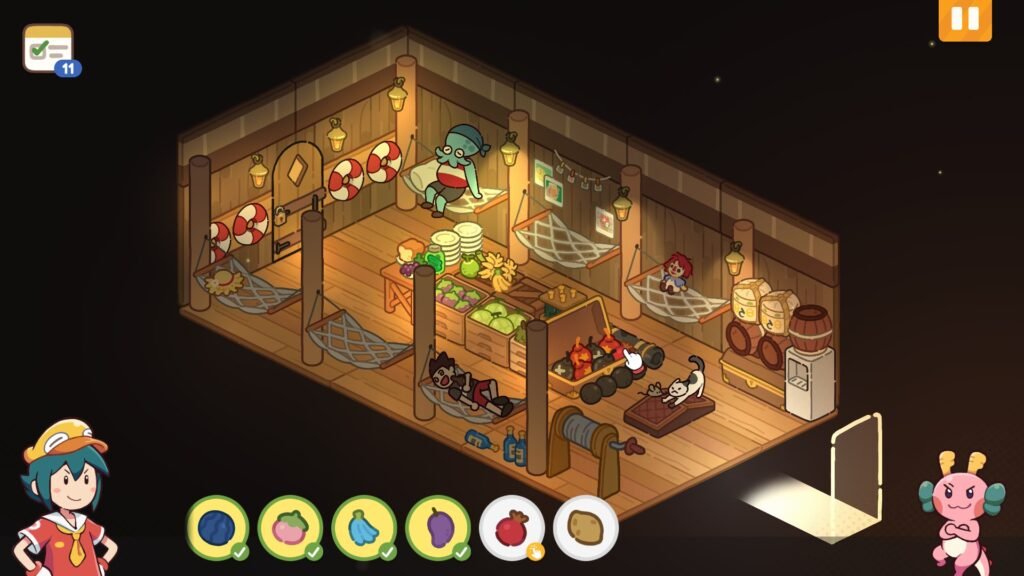1024x576 pixels.
Task: Pick the purple mango item slot
Action: click(437, 527)
